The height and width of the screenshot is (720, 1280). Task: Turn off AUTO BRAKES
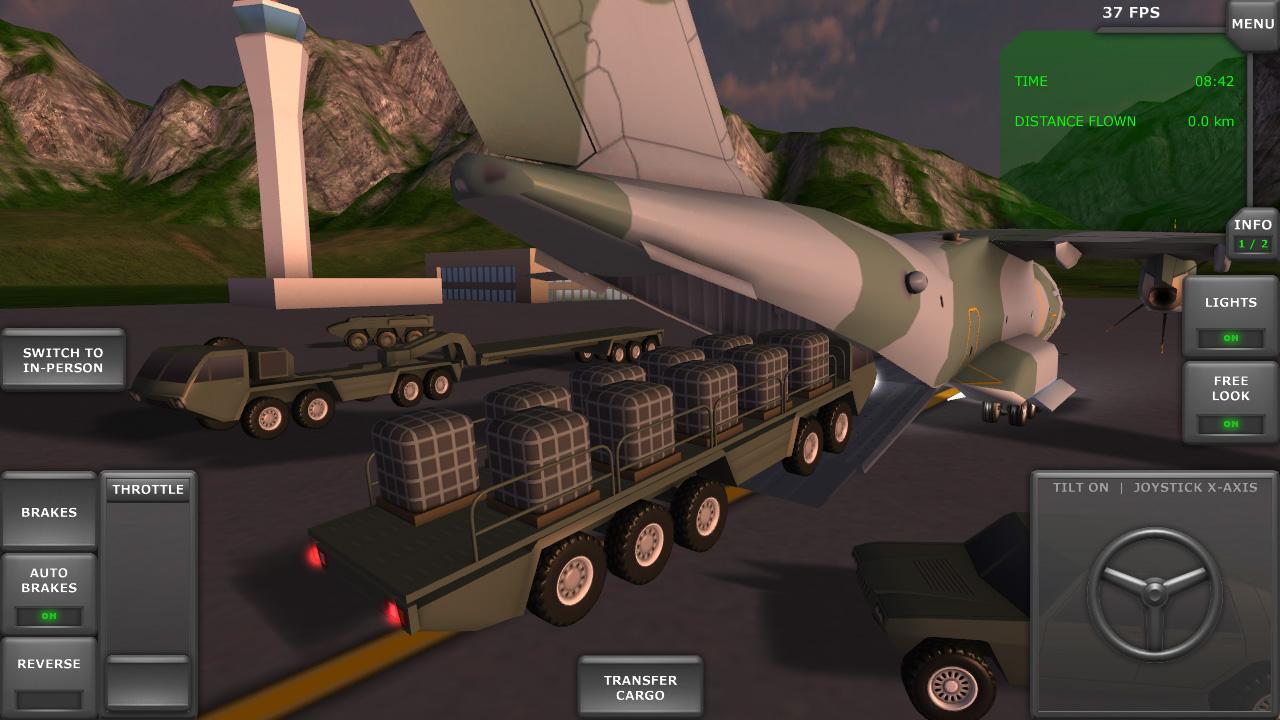tap(48, 617)
